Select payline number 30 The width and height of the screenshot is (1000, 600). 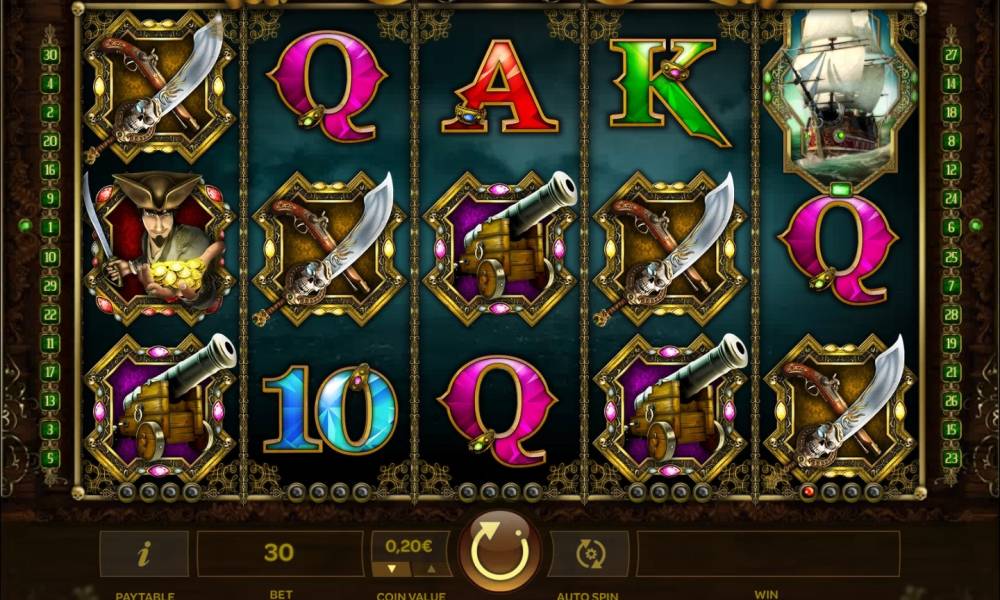pyautogui.click(x=50, y=55)
